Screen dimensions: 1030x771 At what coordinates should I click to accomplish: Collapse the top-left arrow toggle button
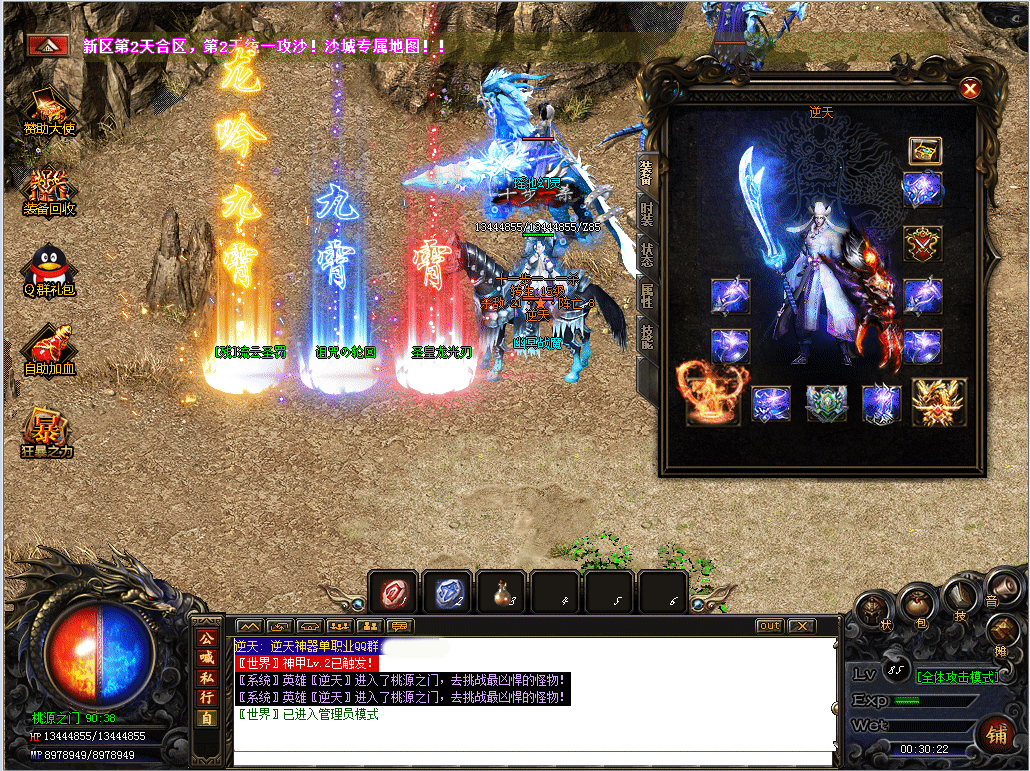click(x=47, y=45)
